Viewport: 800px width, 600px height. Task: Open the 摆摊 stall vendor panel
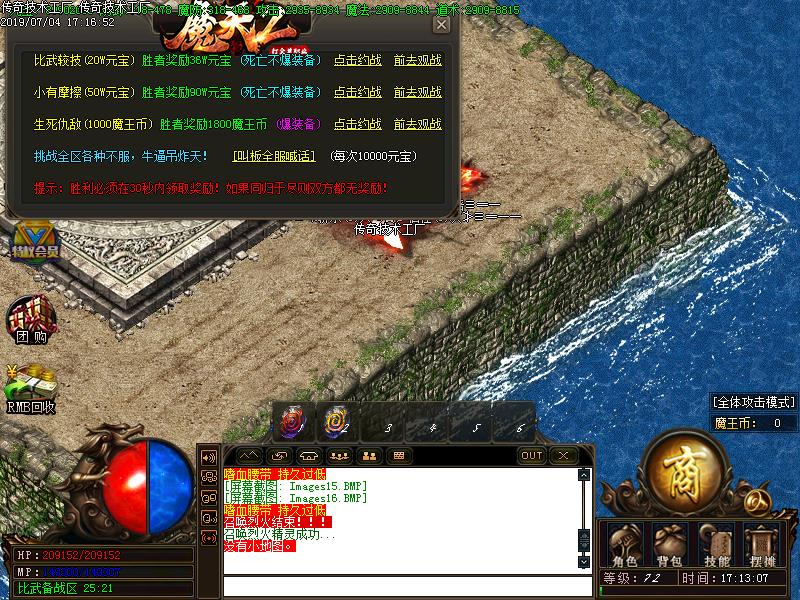763,545
